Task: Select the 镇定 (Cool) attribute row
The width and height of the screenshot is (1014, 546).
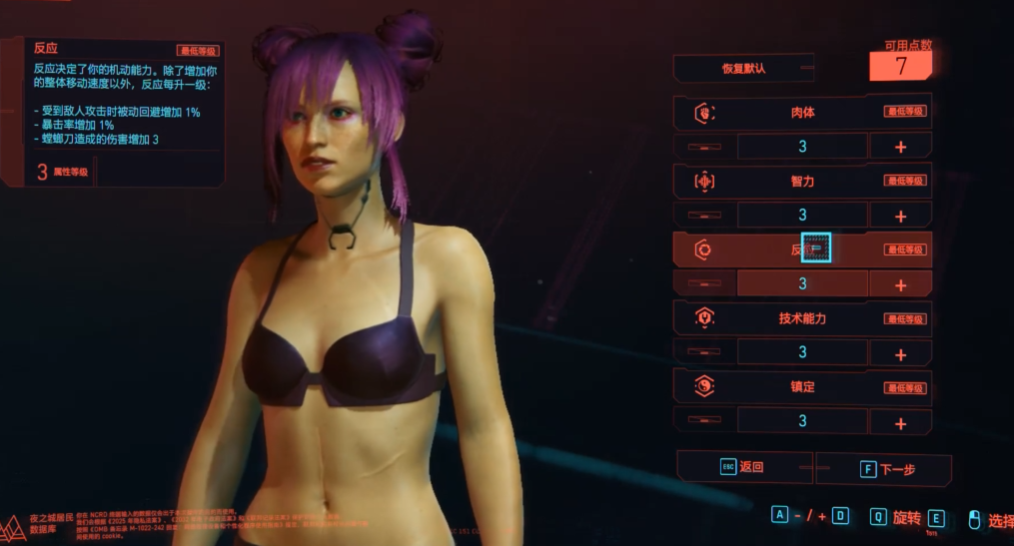Action: click(x=802, y=387)
